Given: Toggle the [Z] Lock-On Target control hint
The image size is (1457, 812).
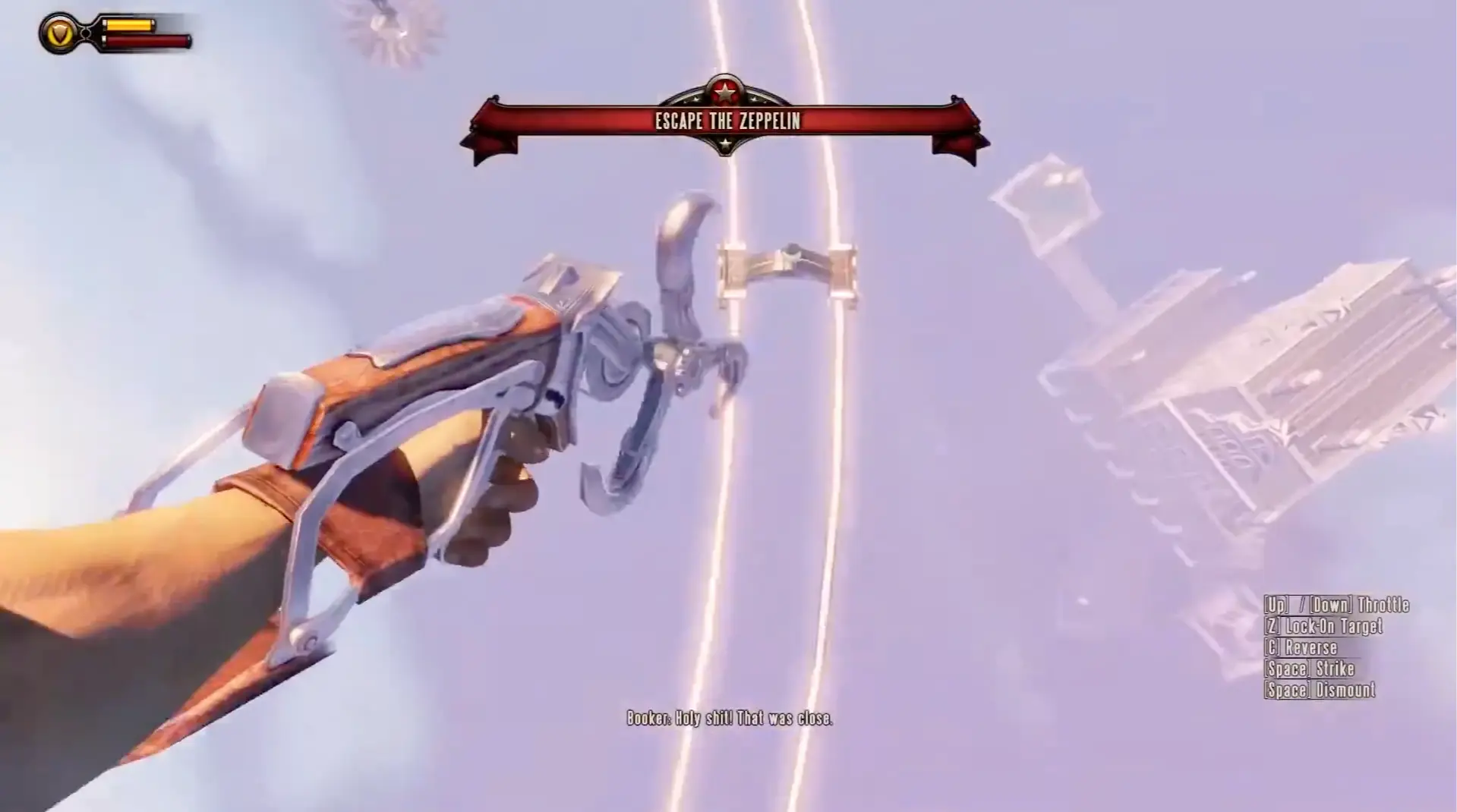Looking at the screenshot, I should point(1325,627).
